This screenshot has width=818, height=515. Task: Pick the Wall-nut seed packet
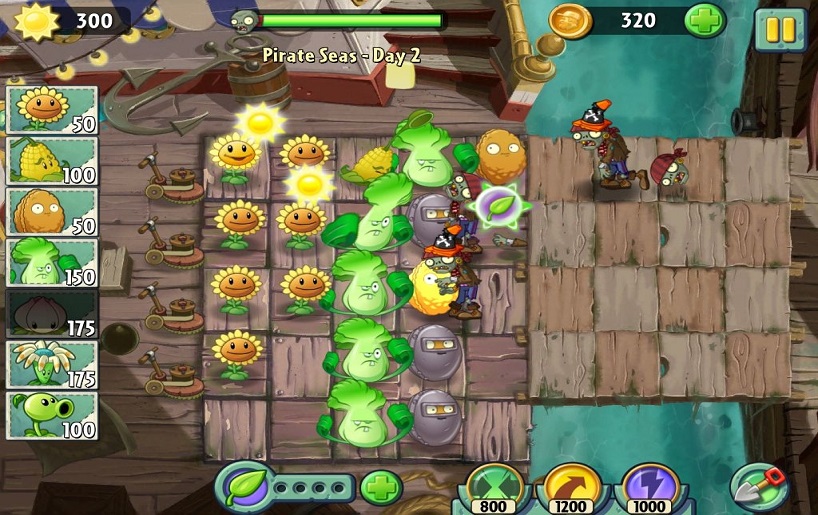52,211
